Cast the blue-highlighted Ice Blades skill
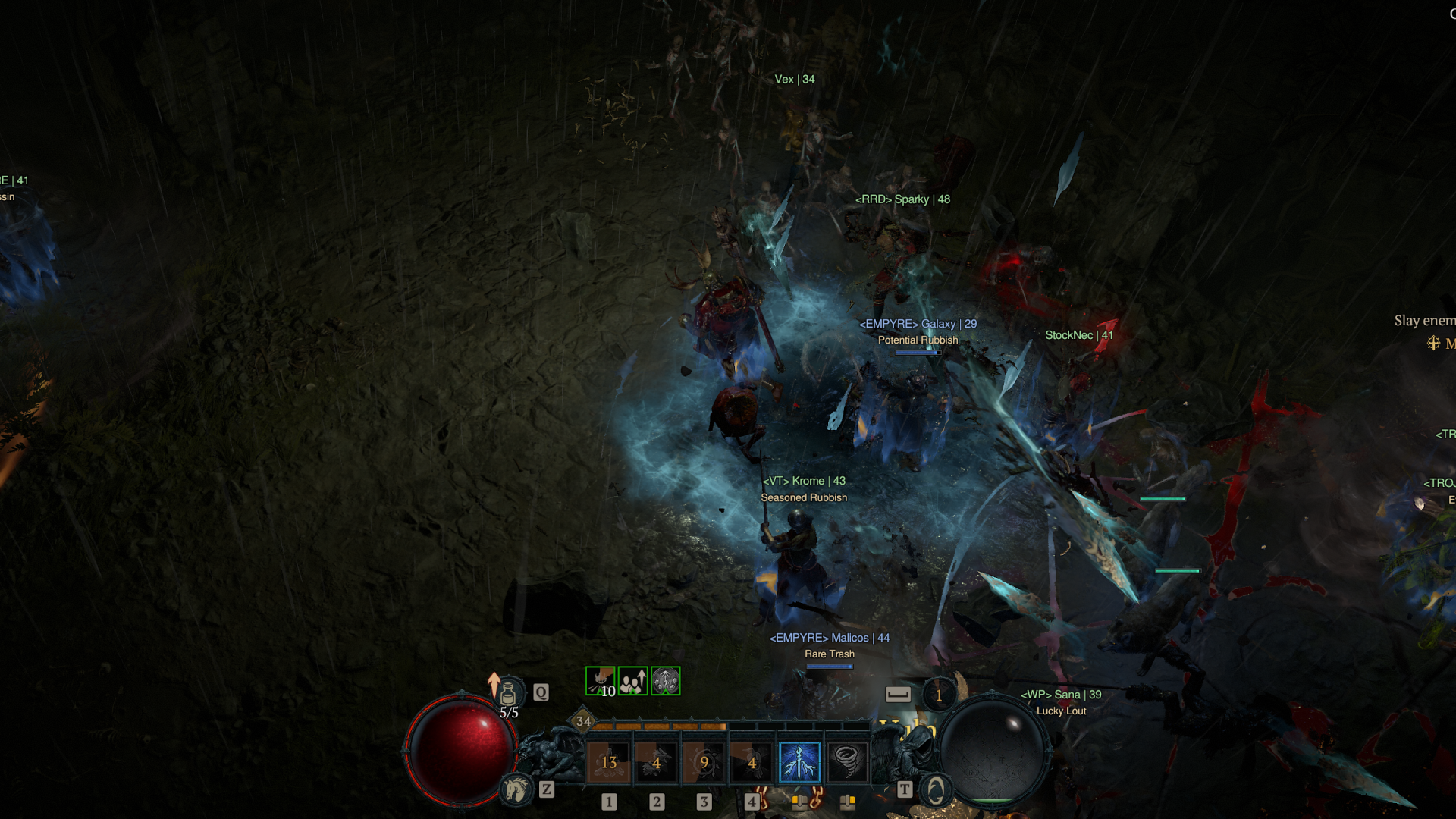The height and width of the screenshot is (819, 1456). [800, 761]
